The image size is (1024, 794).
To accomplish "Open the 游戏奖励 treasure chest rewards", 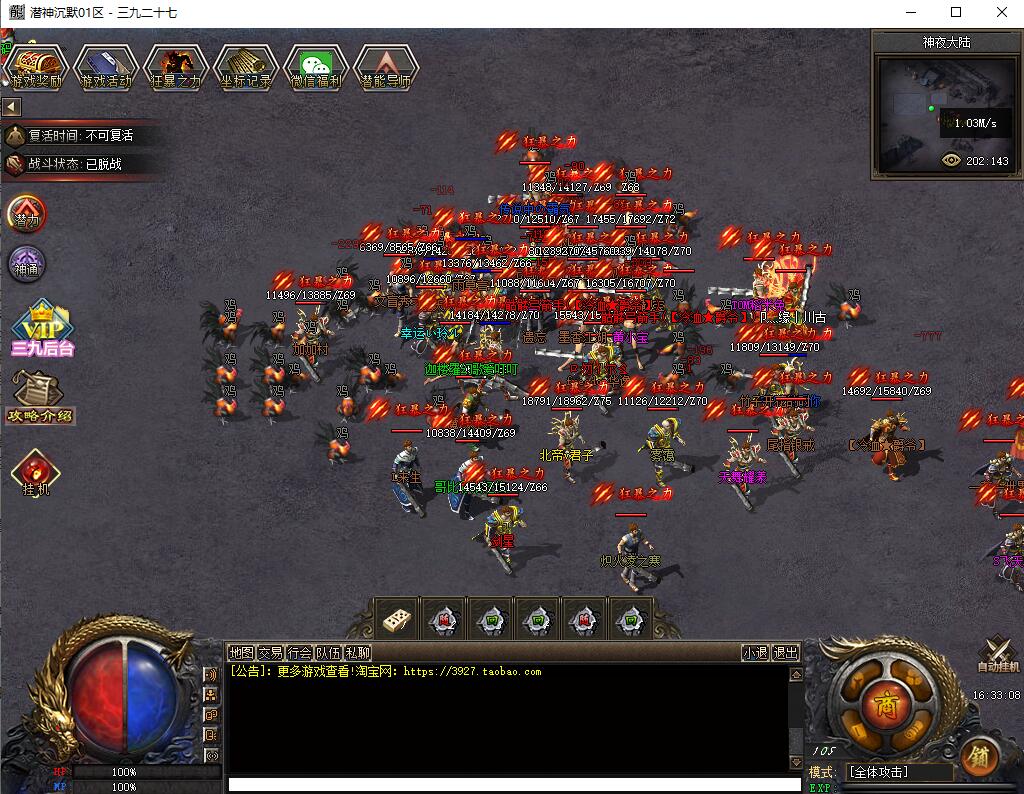I will coord(36,68).
